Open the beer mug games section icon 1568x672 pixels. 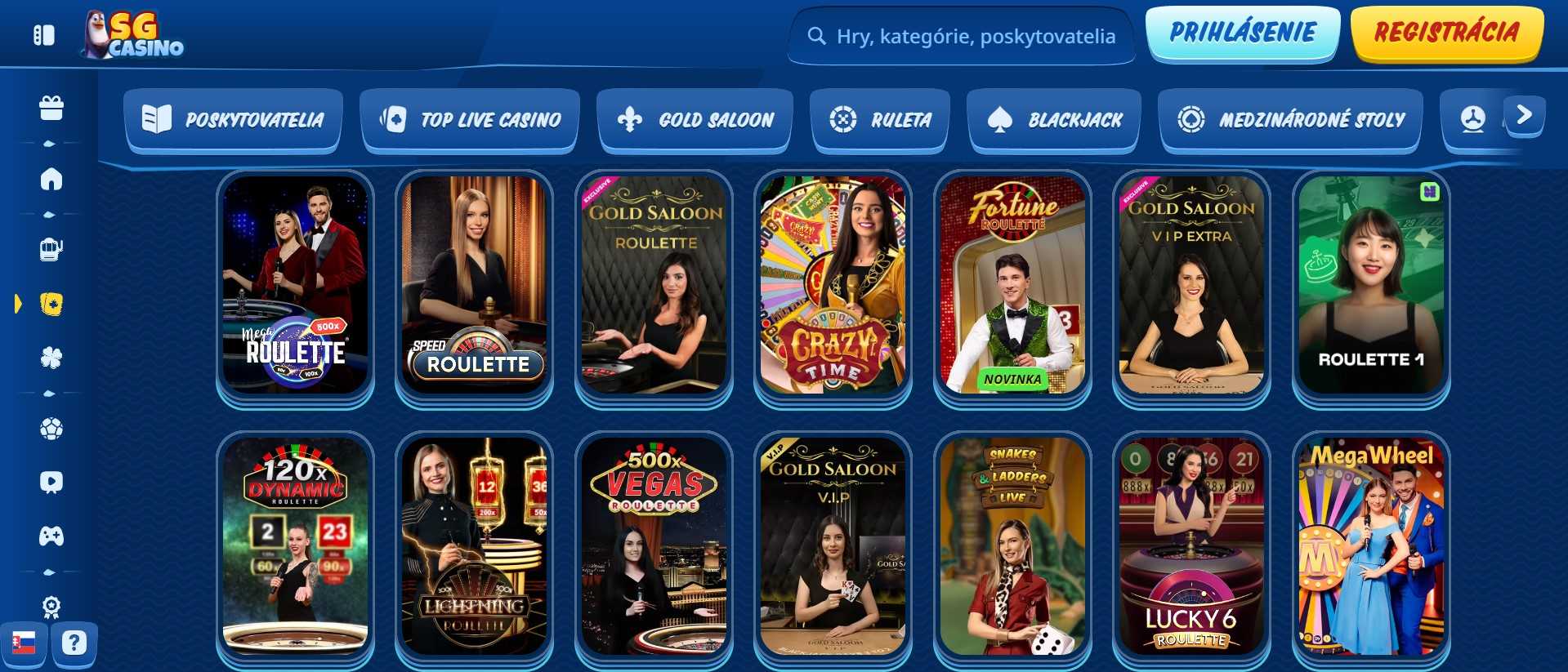pos(52,250)
